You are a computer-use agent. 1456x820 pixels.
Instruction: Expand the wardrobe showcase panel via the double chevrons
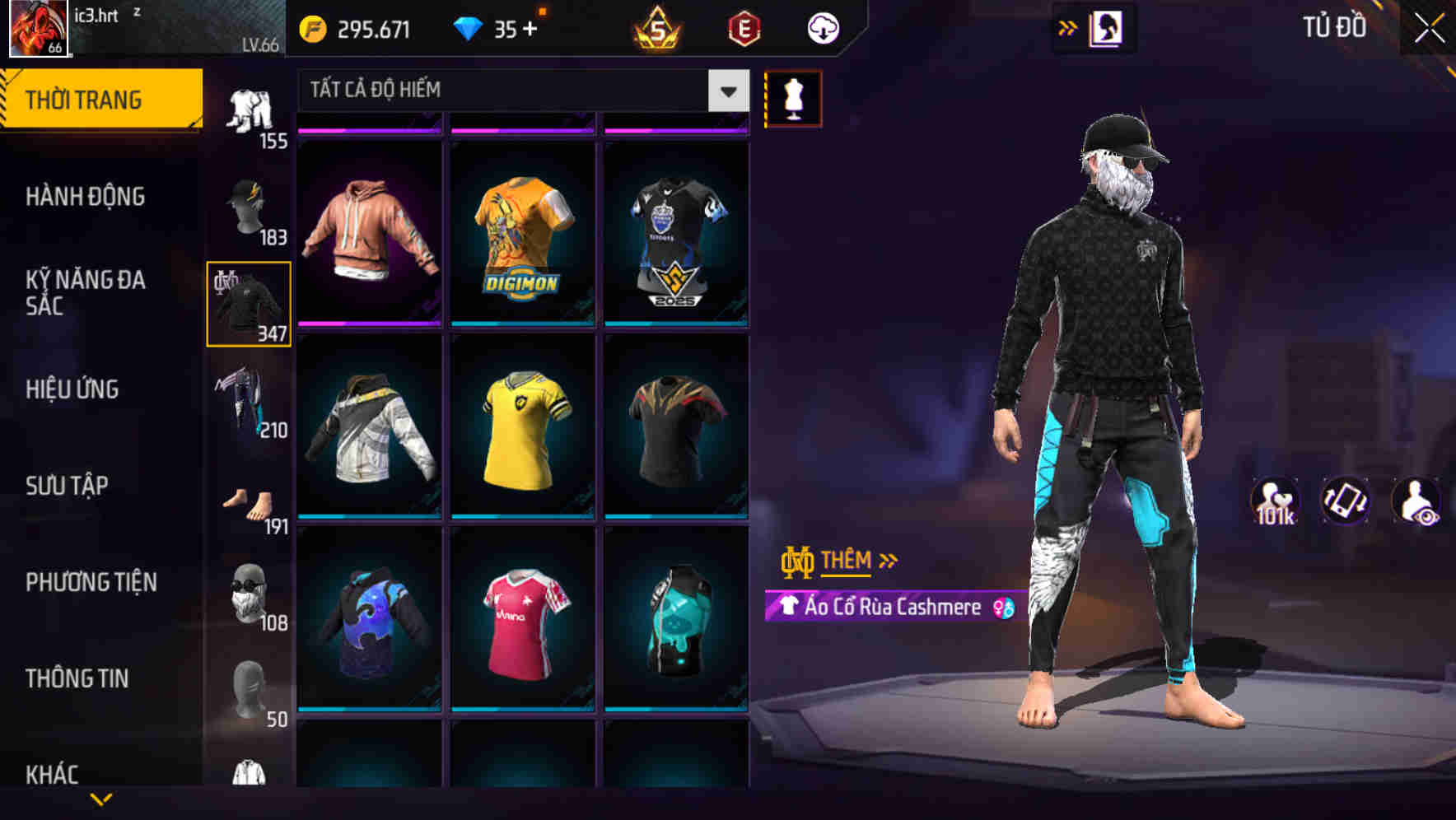[1068, 27]
